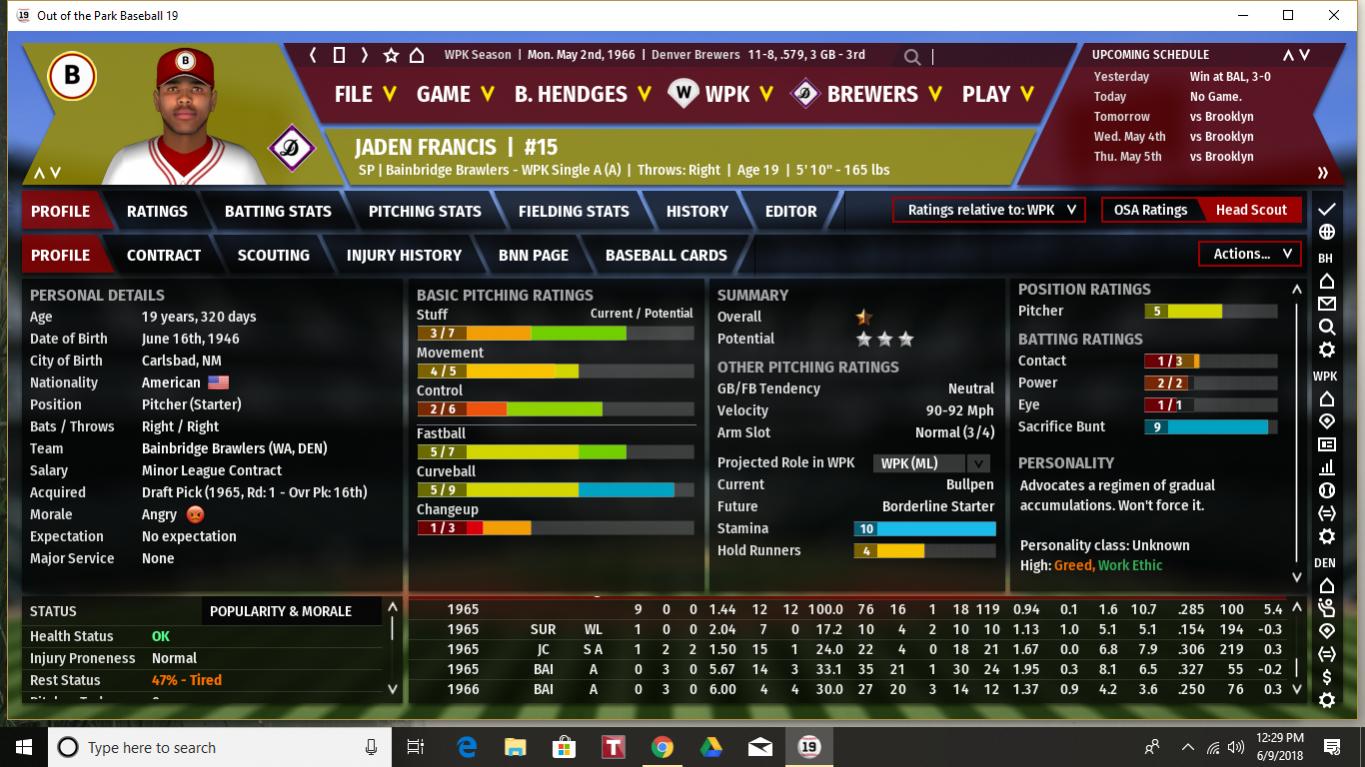Open the HISTORY tab
The width and height of the screenshot is (1365, 767).
[x=697, y=211]
